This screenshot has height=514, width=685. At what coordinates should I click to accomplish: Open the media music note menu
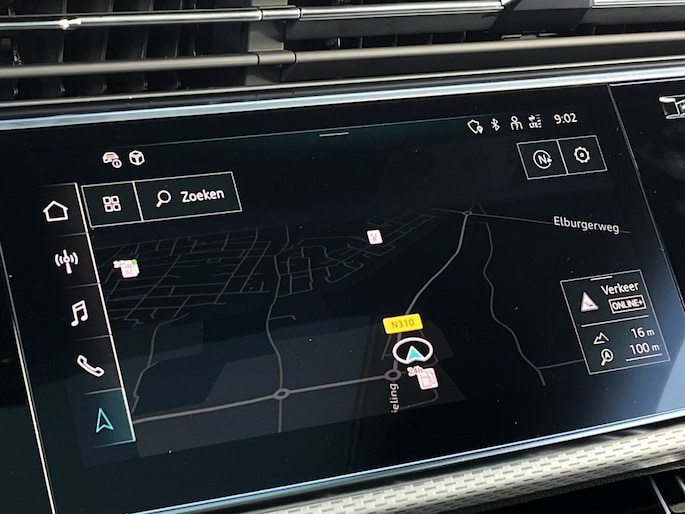pyautogui.click(x=78, y=314)
